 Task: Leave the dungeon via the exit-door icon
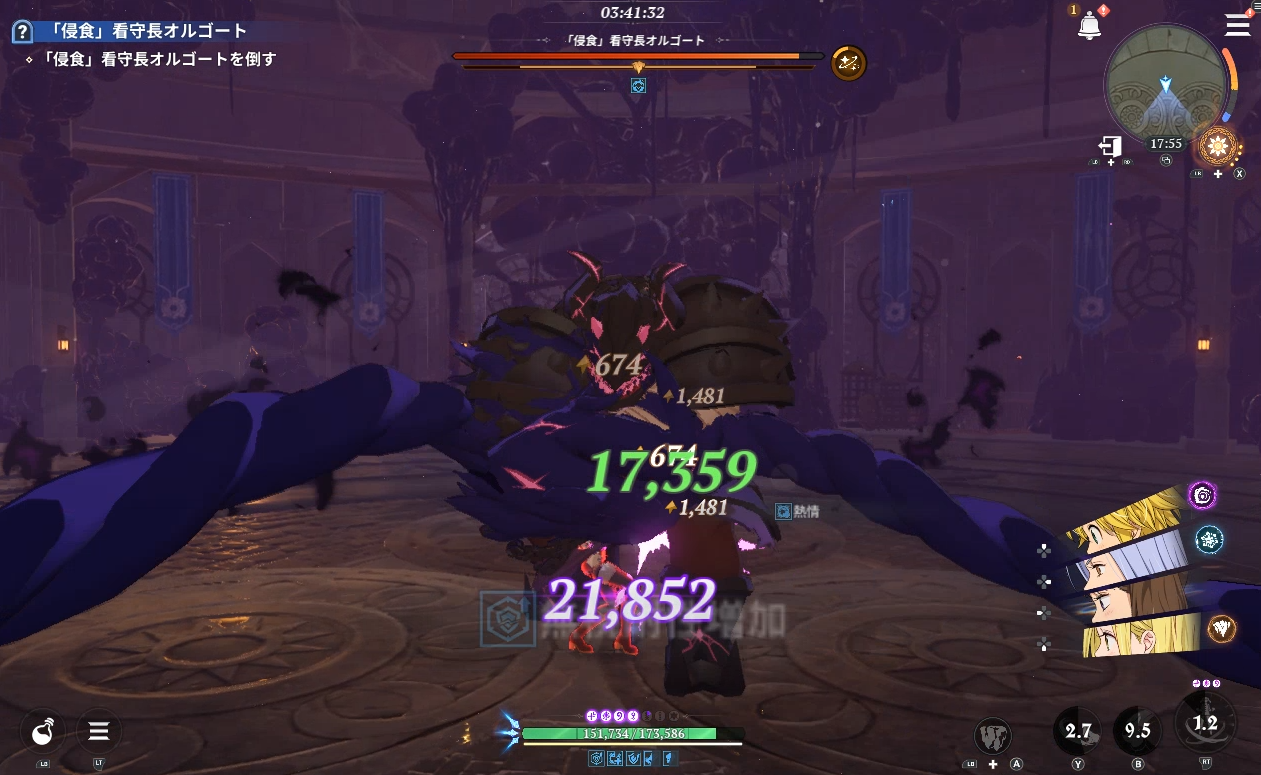click(1112, 146)
